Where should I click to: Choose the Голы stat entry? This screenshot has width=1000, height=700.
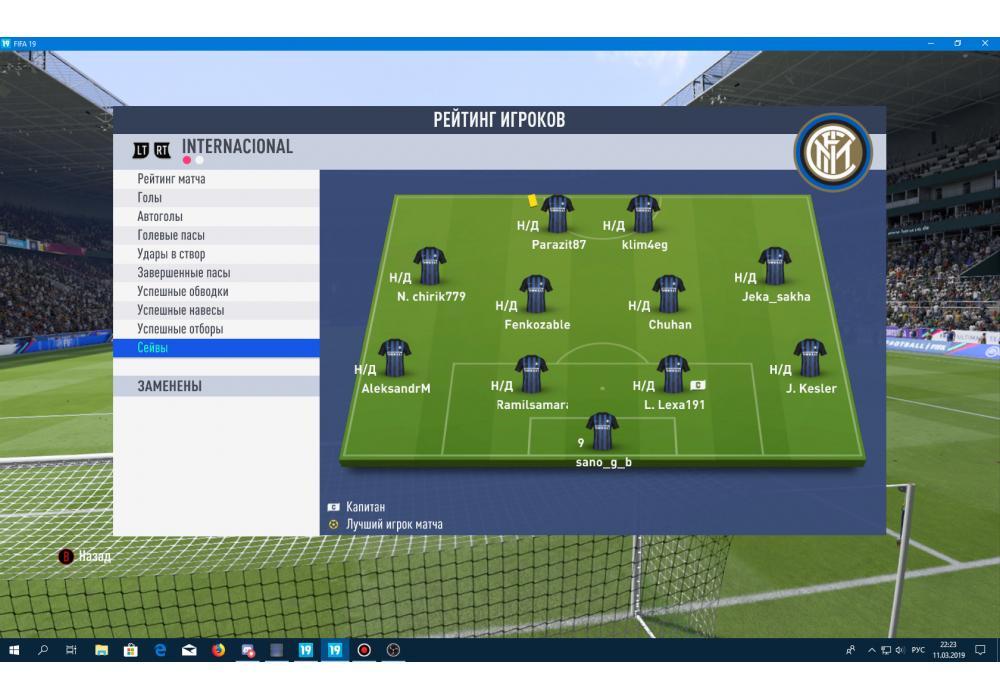tap(150, 198)
